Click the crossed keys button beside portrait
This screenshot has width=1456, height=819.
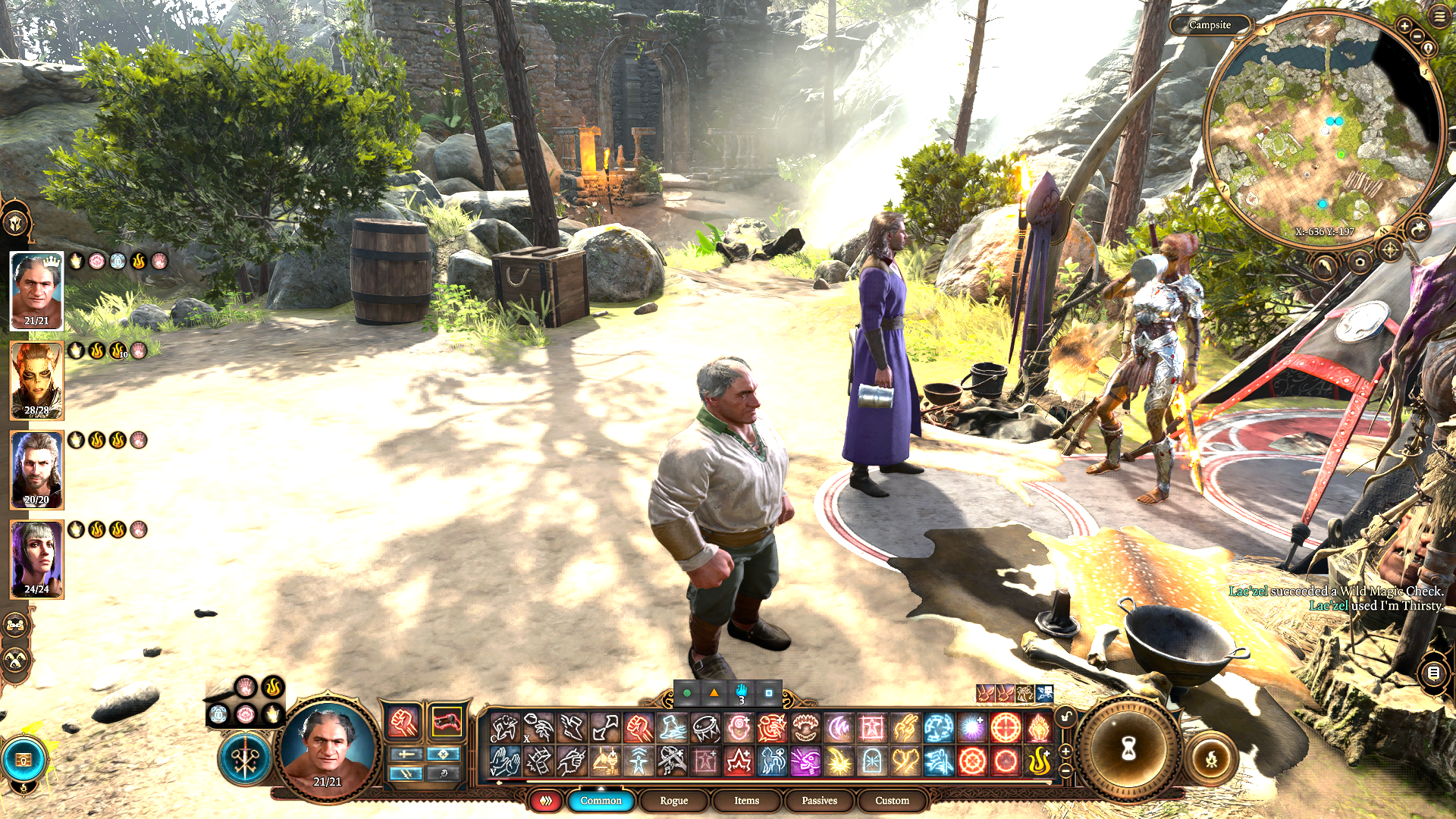(245, 758)
